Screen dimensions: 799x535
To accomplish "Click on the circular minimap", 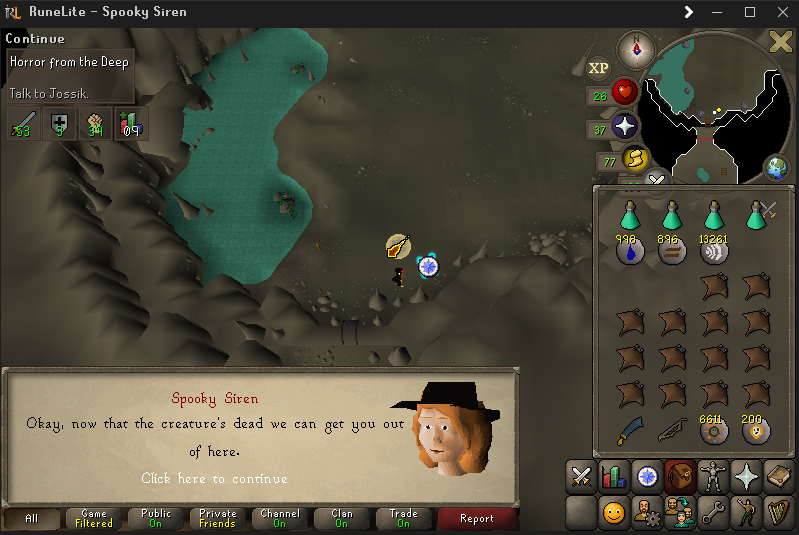I will pyautogui.click(x=710, y=105).
